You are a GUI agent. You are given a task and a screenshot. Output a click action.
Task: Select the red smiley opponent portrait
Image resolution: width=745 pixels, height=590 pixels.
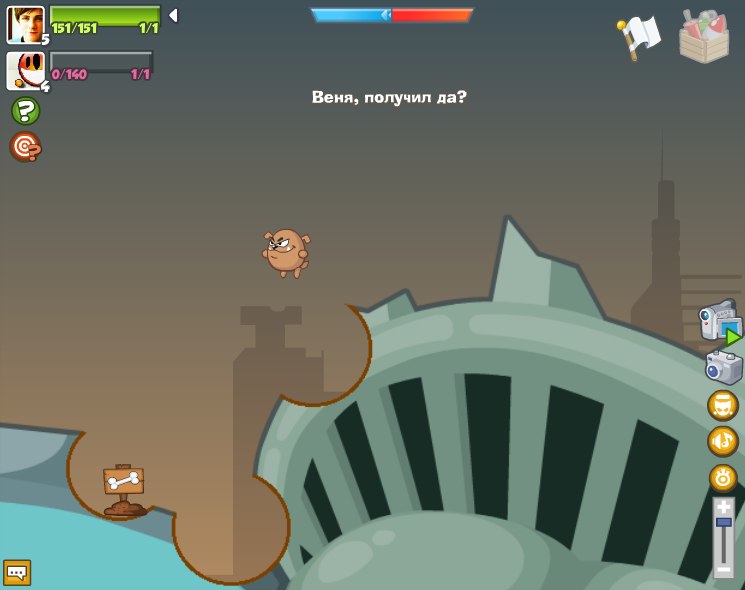[x=25, y=71]
